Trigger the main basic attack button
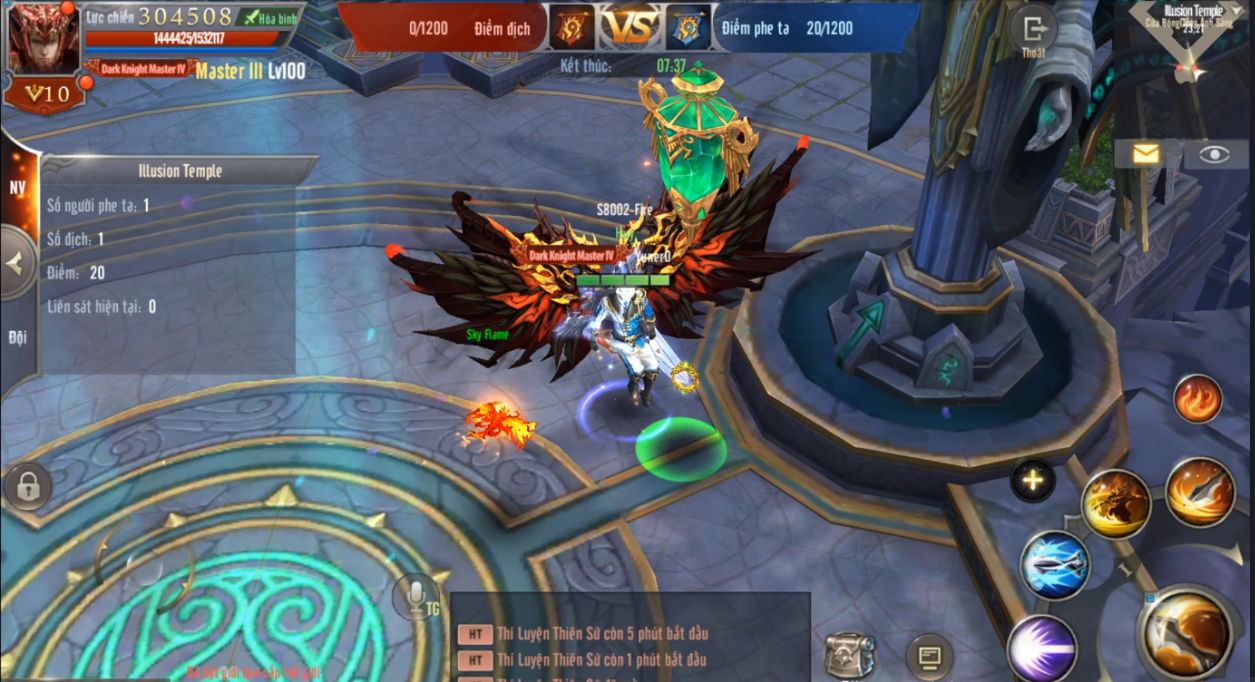This screenshot has height=682, width=1255. pos(1189,632)
